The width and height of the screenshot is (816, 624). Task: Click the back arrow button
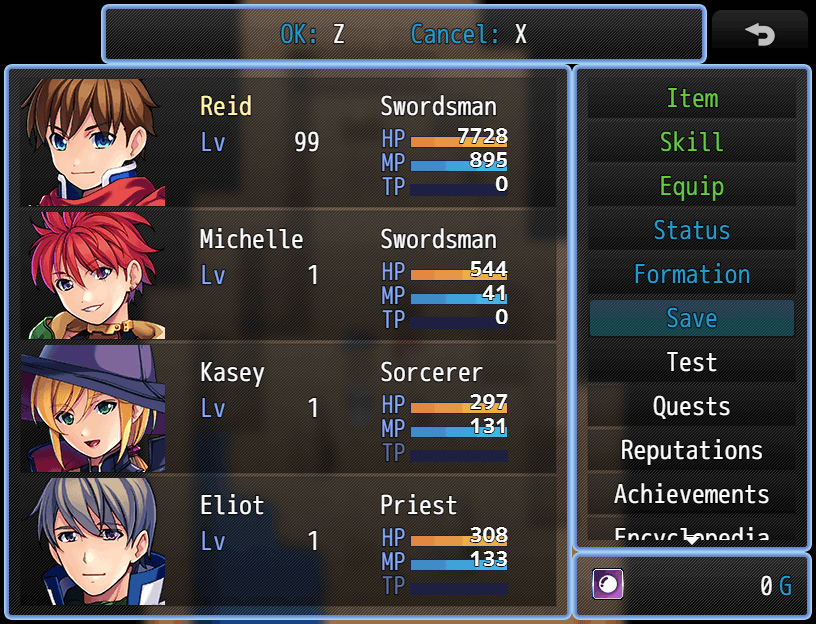760,34
